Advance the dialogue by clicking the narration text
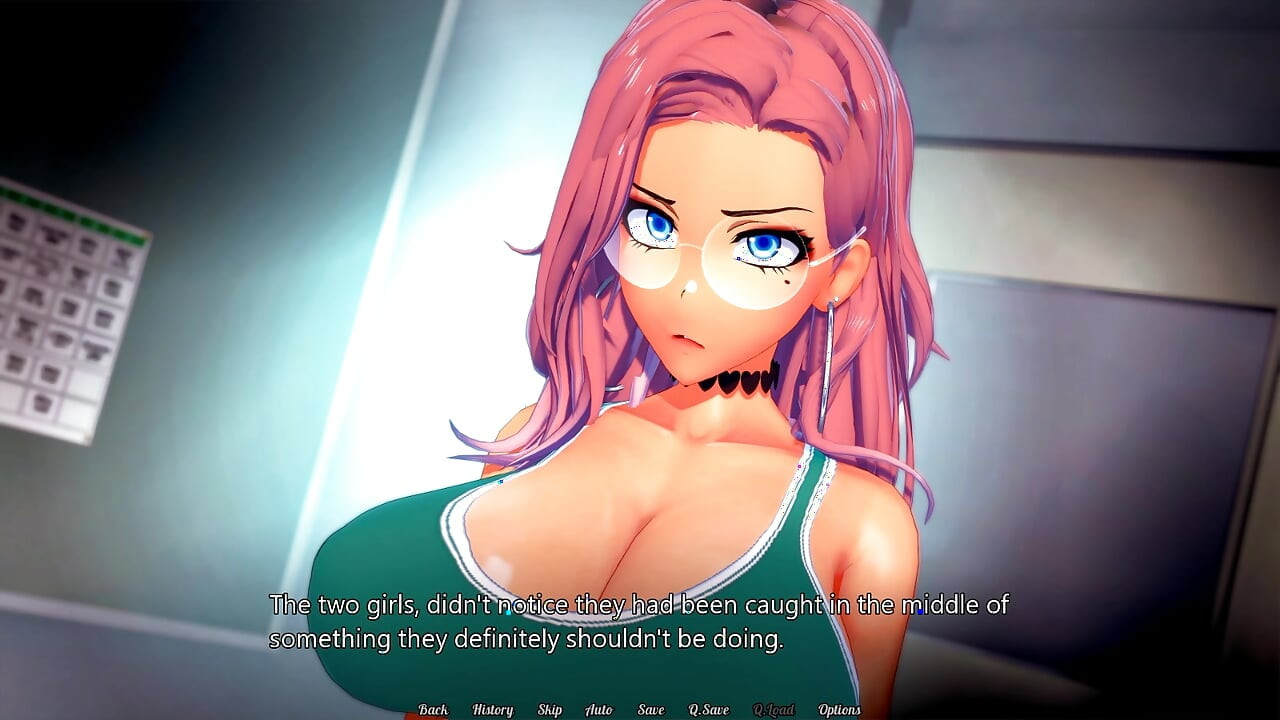This screenshot has height=720, width=1280. [x=640, y=620]
